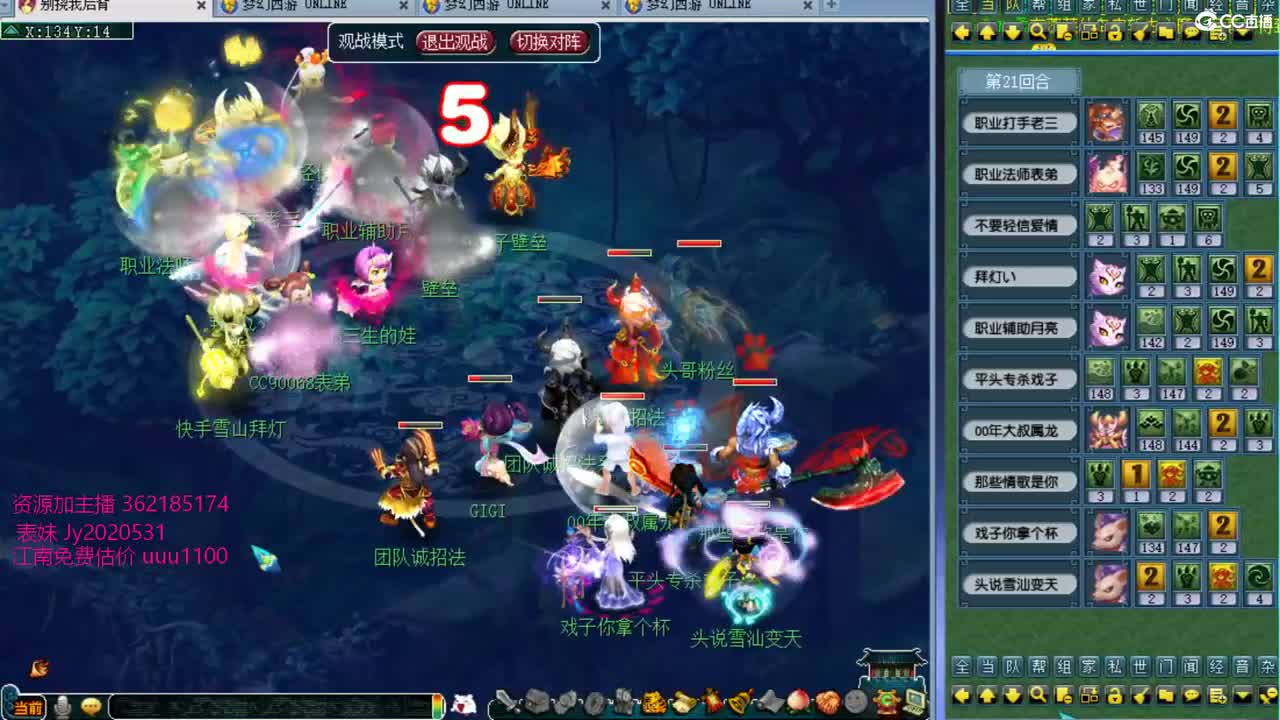Open the yellow dropdown arrow in the right chat toolbar
Screen dimensions: 1280x720
click(1241, 32)
